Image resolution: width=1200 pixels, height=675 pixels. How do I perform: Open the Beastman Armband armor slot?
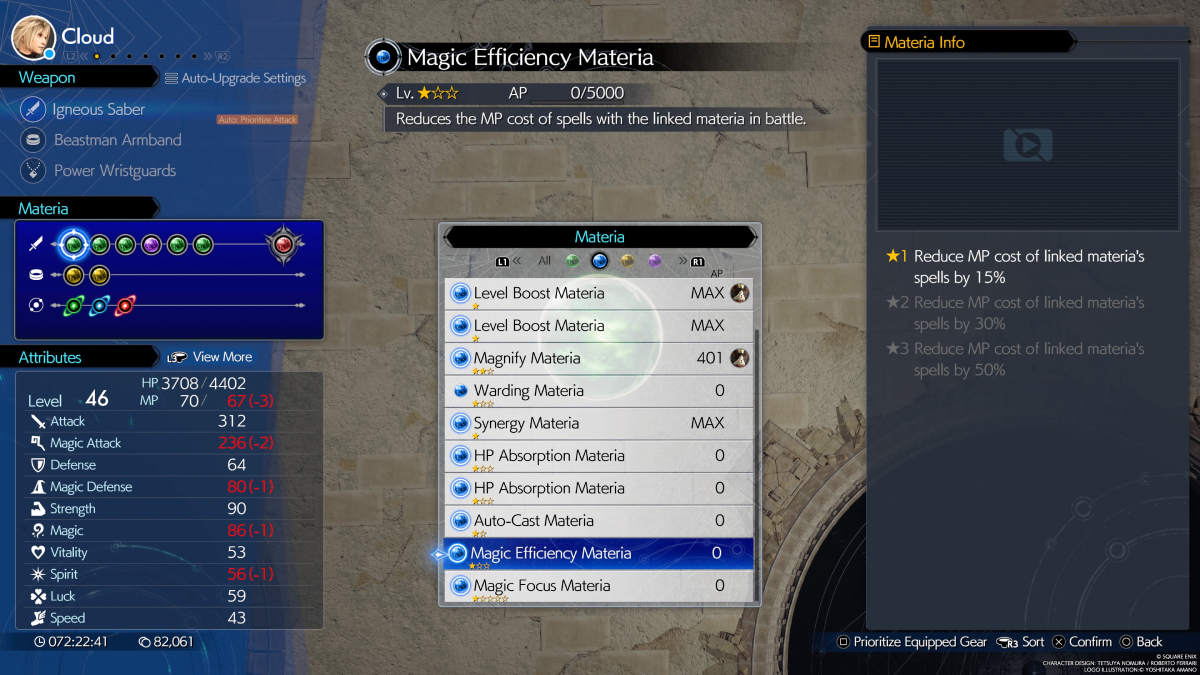tap(117, 140)
